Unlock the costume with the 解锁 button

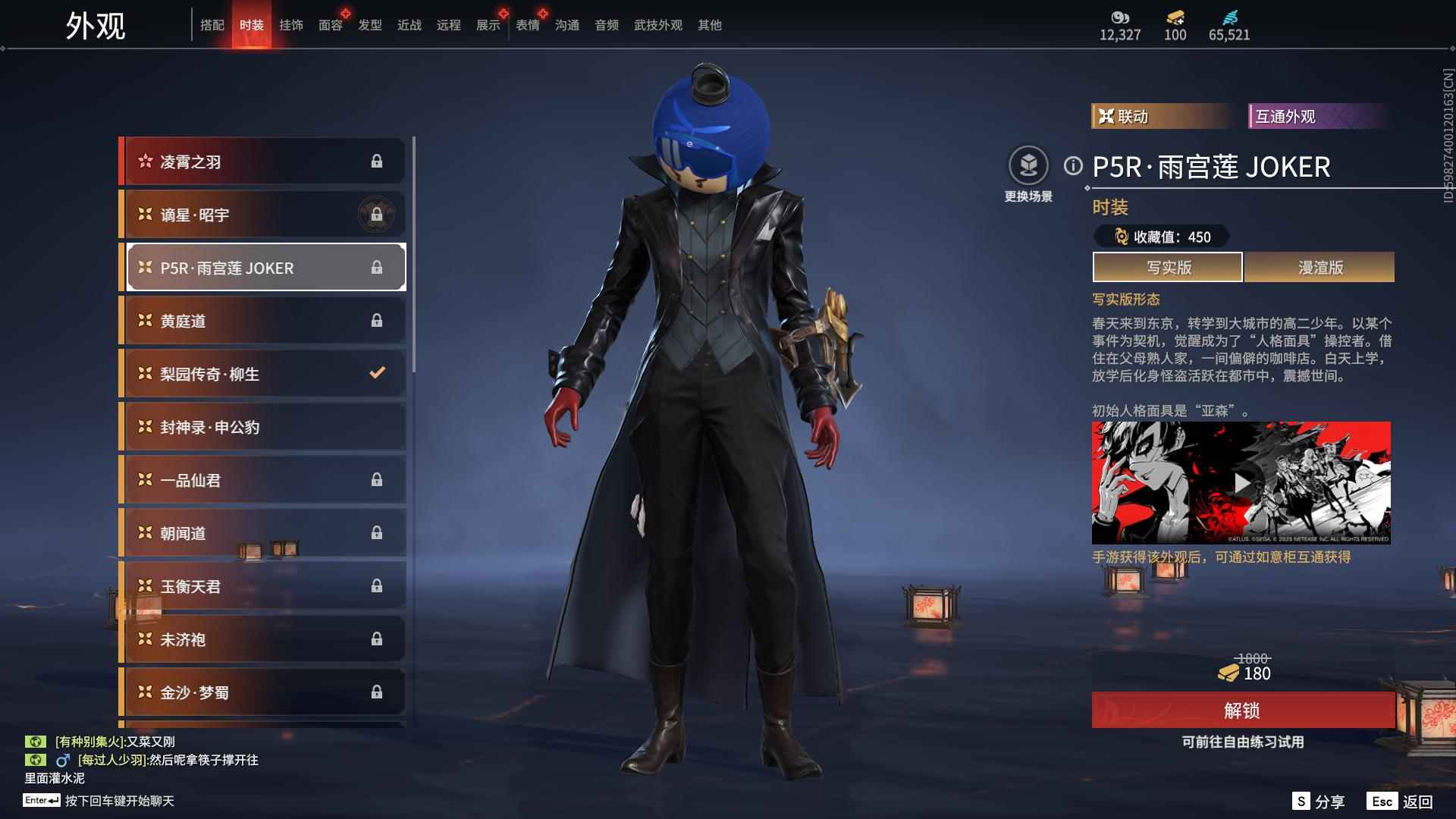[x=1242, y=711]
